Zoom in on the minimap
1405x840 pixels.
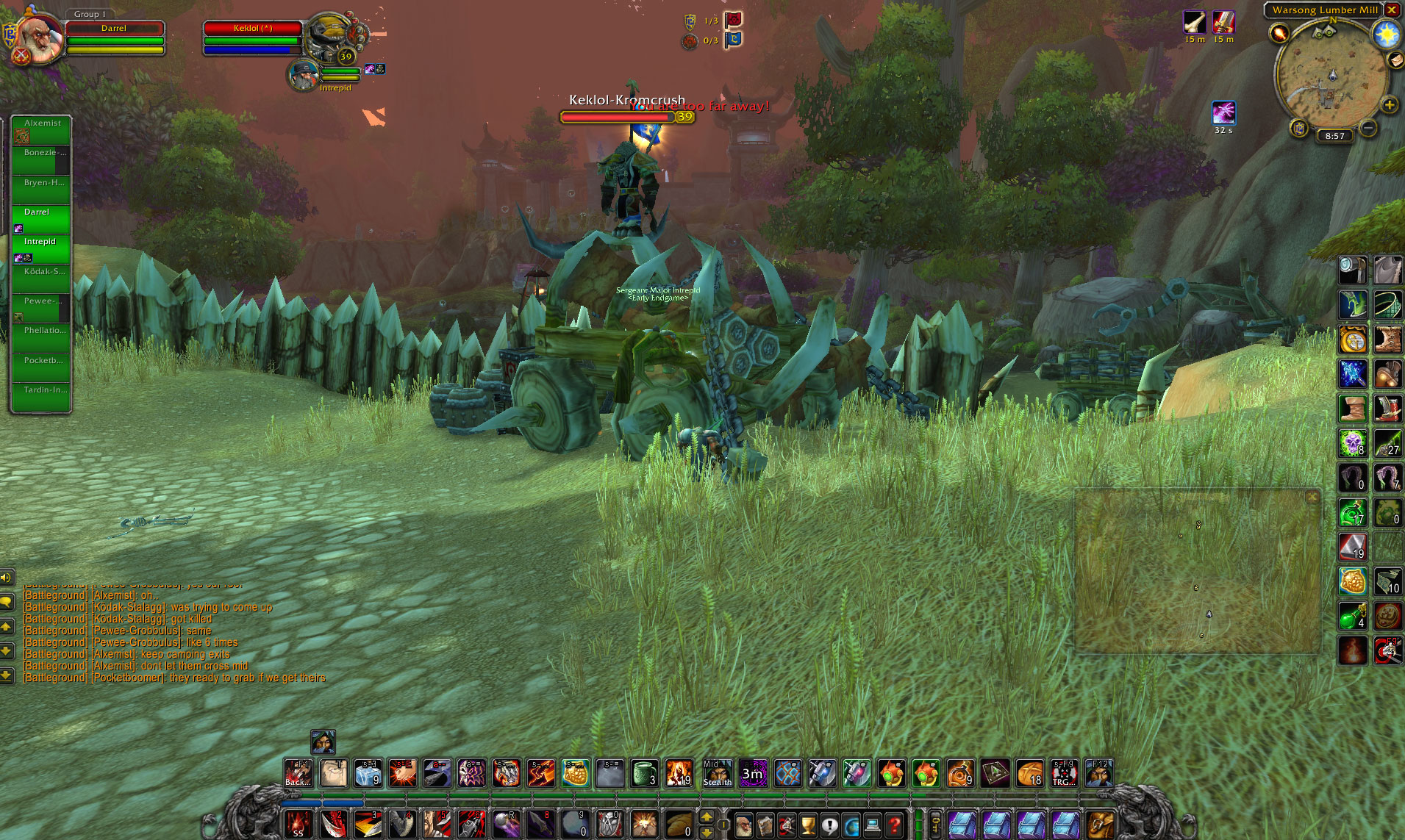1389,105
